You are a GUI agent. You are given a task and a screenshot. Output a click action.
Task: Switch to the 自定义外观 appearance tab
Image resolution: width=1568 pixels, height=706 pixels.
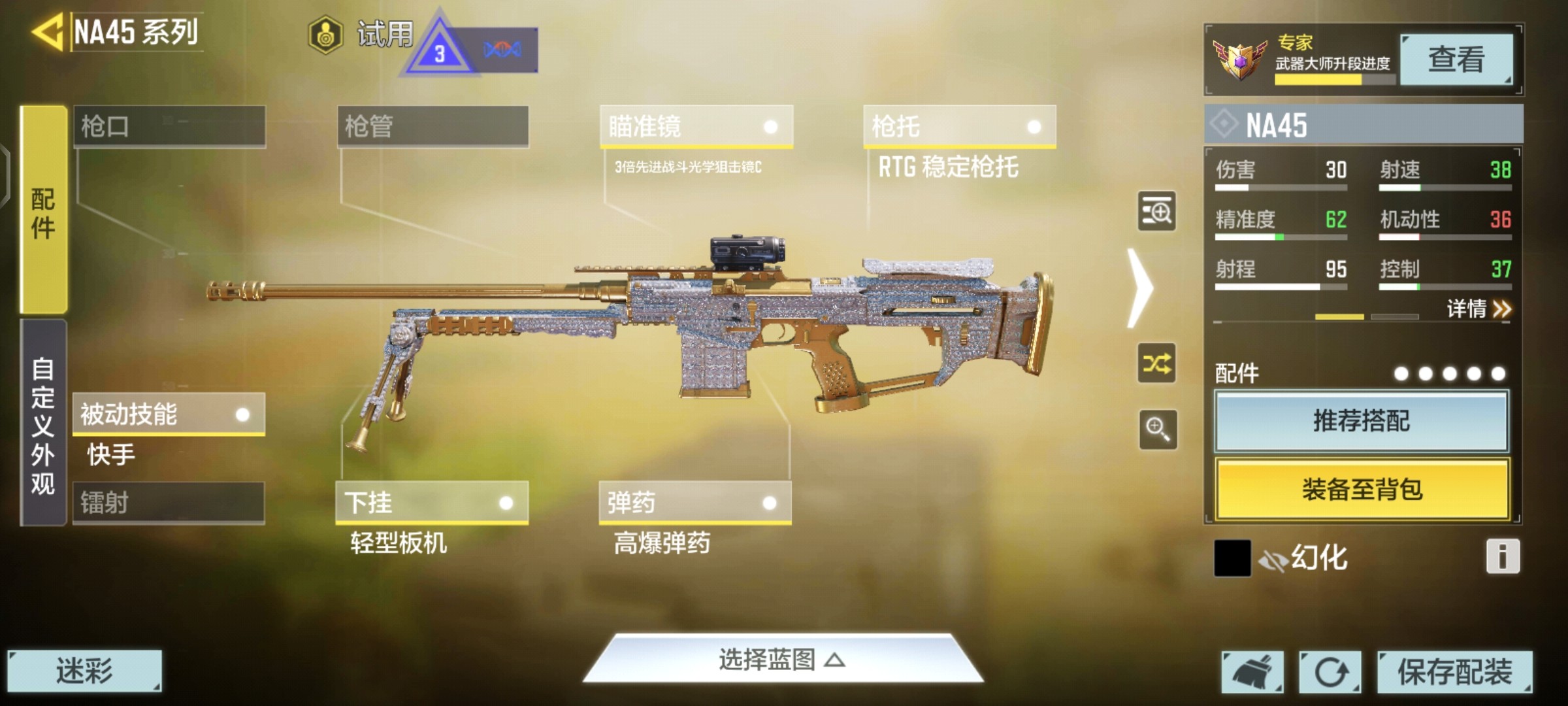click(44, 424)
